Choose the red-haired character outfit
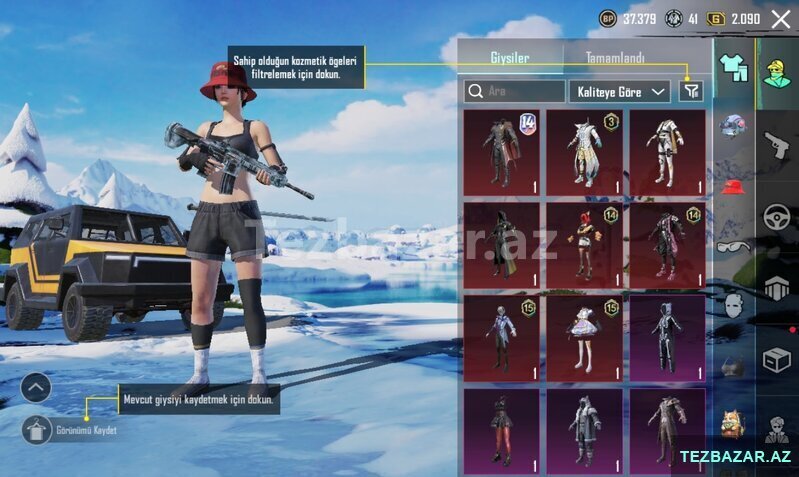Screen dimensions: 799x477 point(584,244)
